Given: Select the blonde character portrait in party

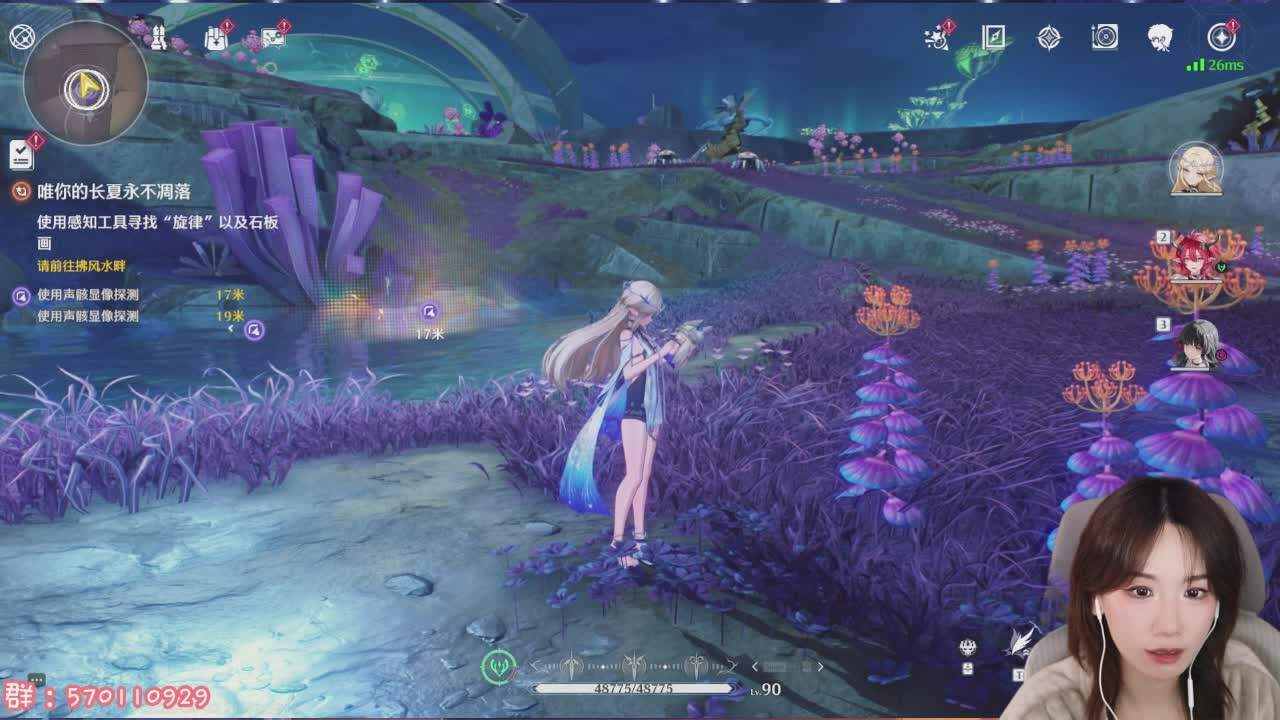Looking at the screenshot, I should click(1196, 169).
